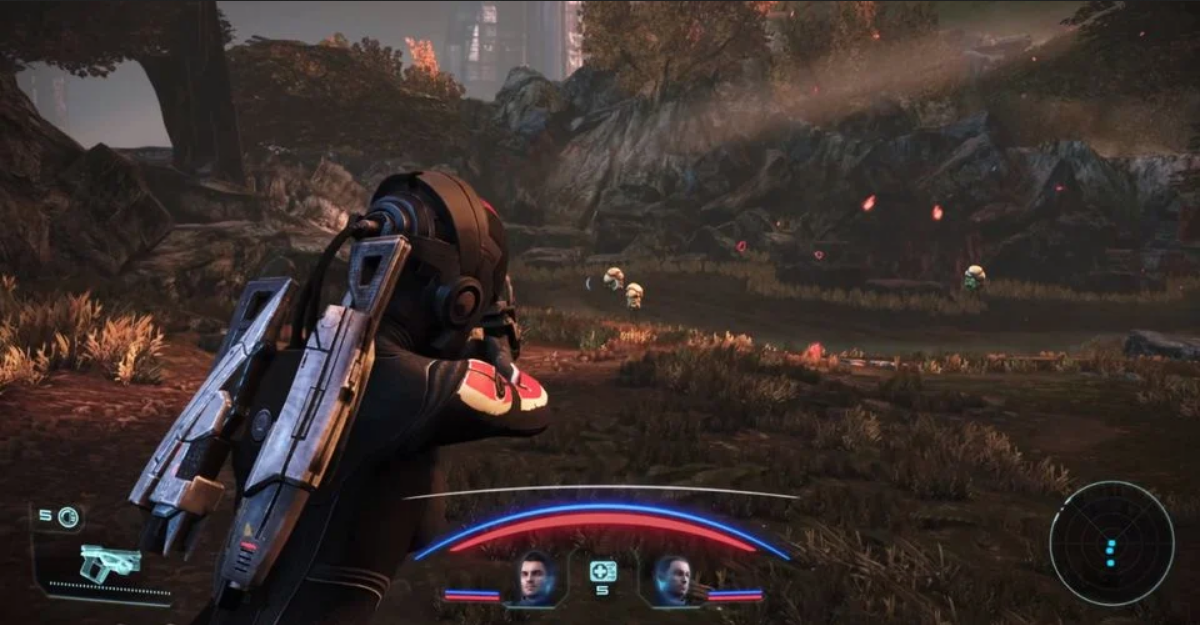
Task: Click the circular radar minimap
Action: tap(1111, 542)
